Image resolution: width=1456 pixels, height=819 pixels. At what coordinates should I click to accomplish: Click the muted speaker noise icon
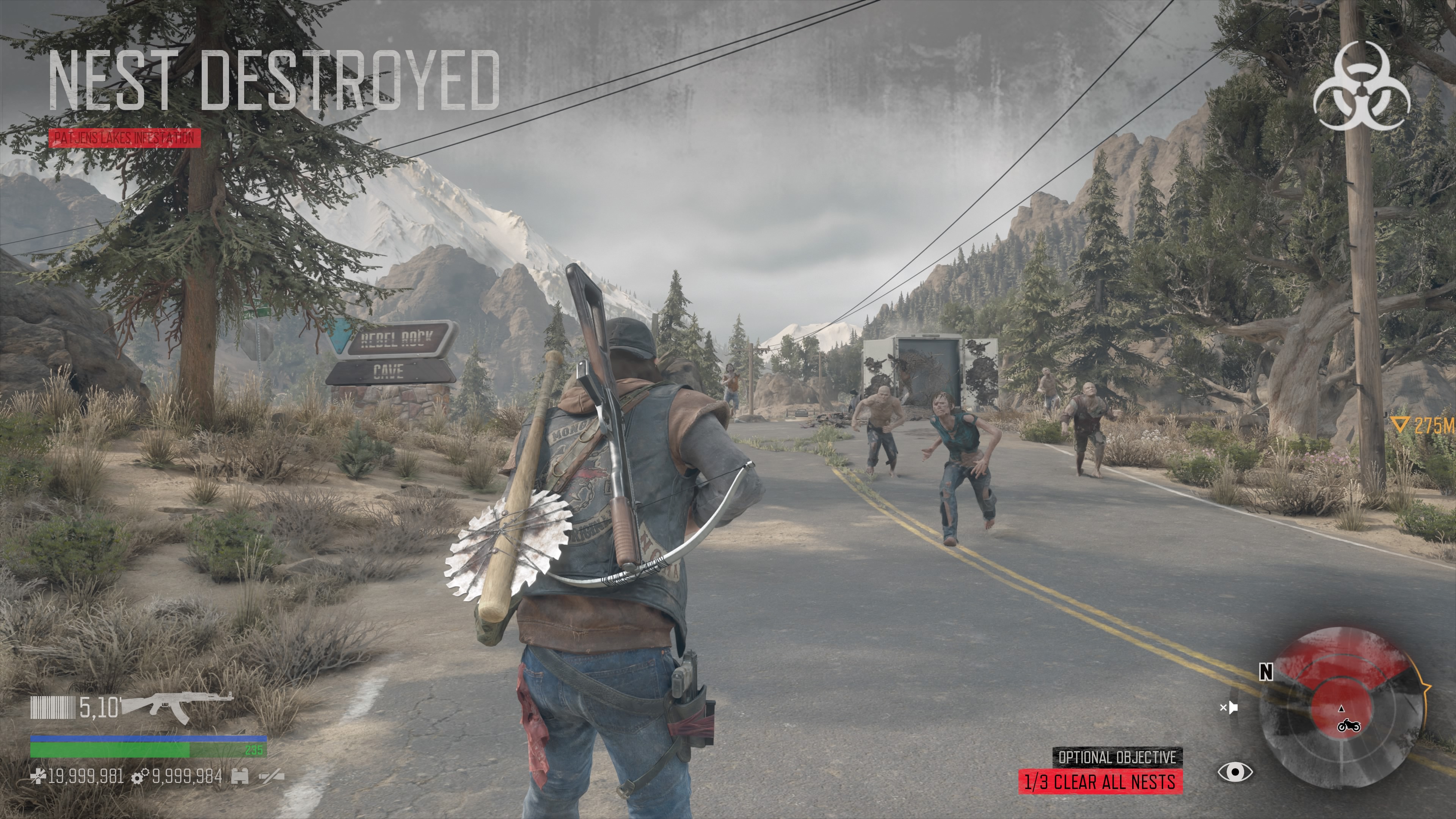1228,707
